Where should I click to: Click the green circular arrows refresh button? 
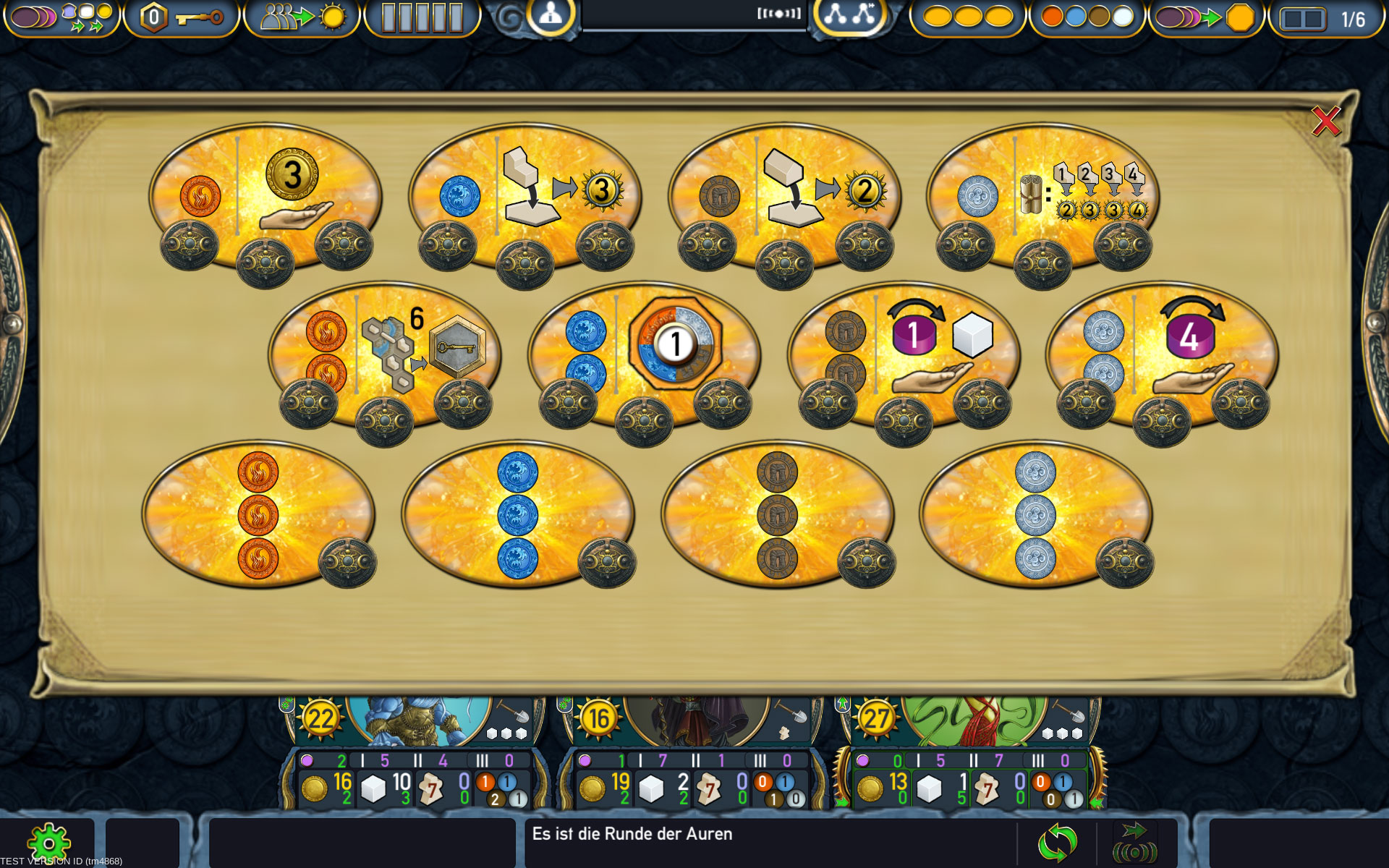1057,843
